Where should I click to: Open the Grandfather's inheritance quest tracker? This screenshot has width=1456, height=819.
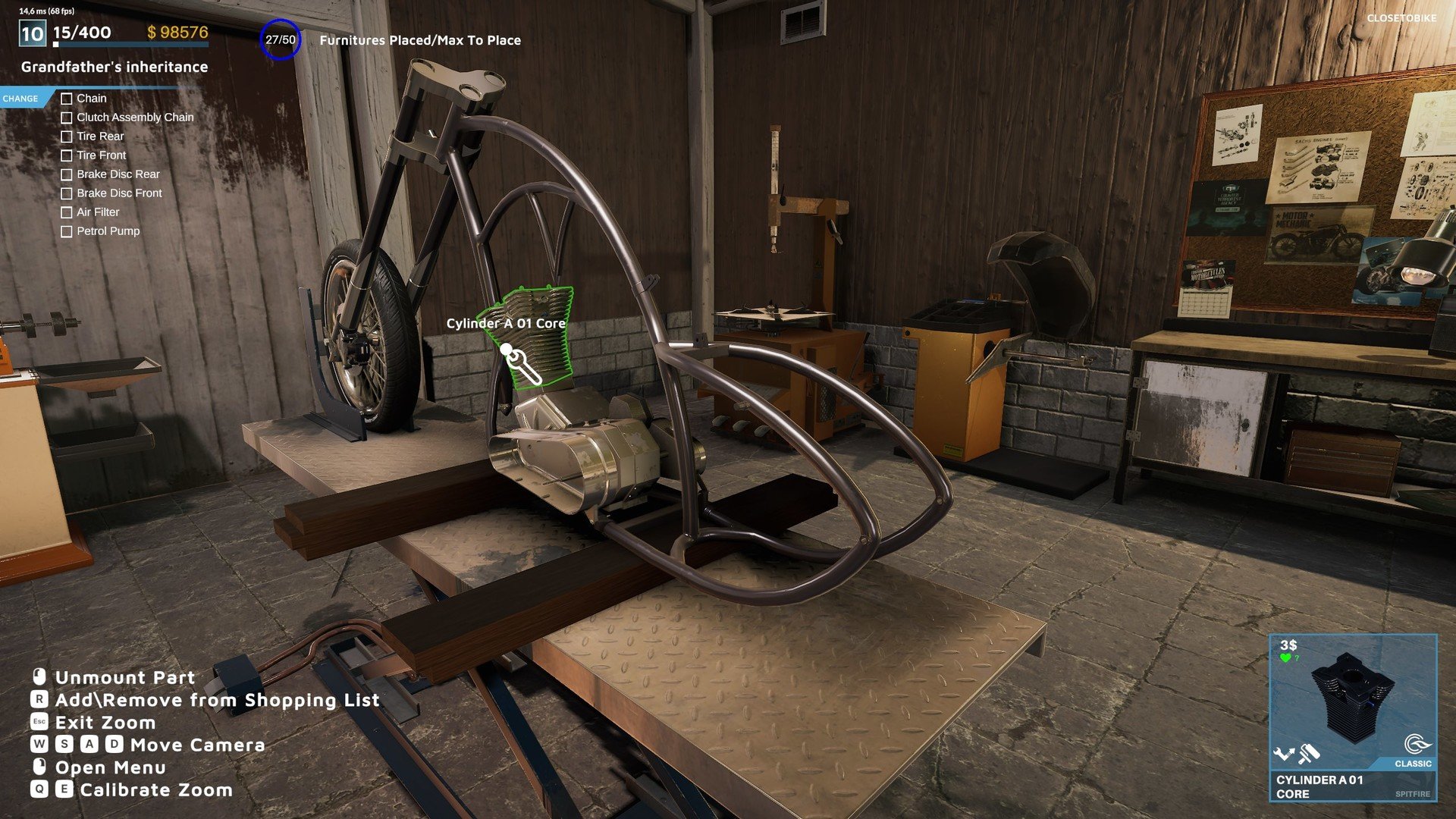pos(115,67)
